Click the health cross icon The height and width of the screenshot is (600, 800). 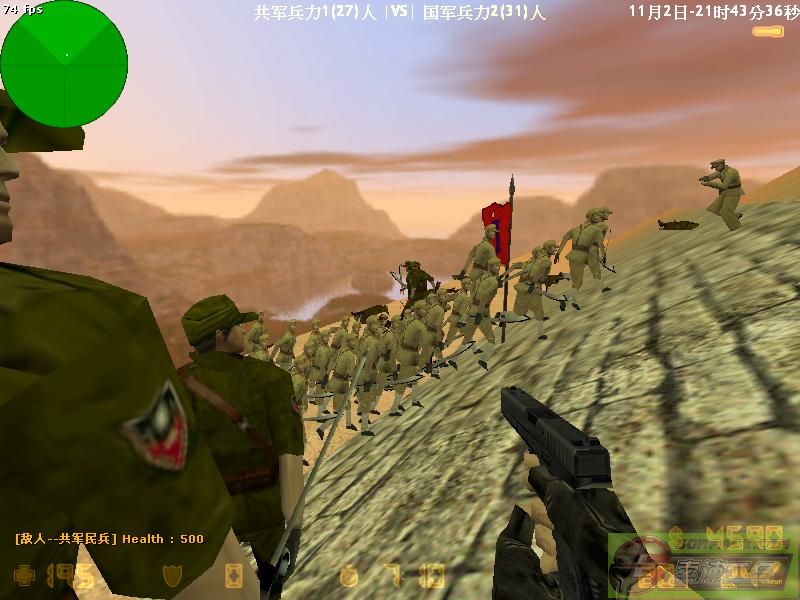pyautogui.click(x=24, y=576)
